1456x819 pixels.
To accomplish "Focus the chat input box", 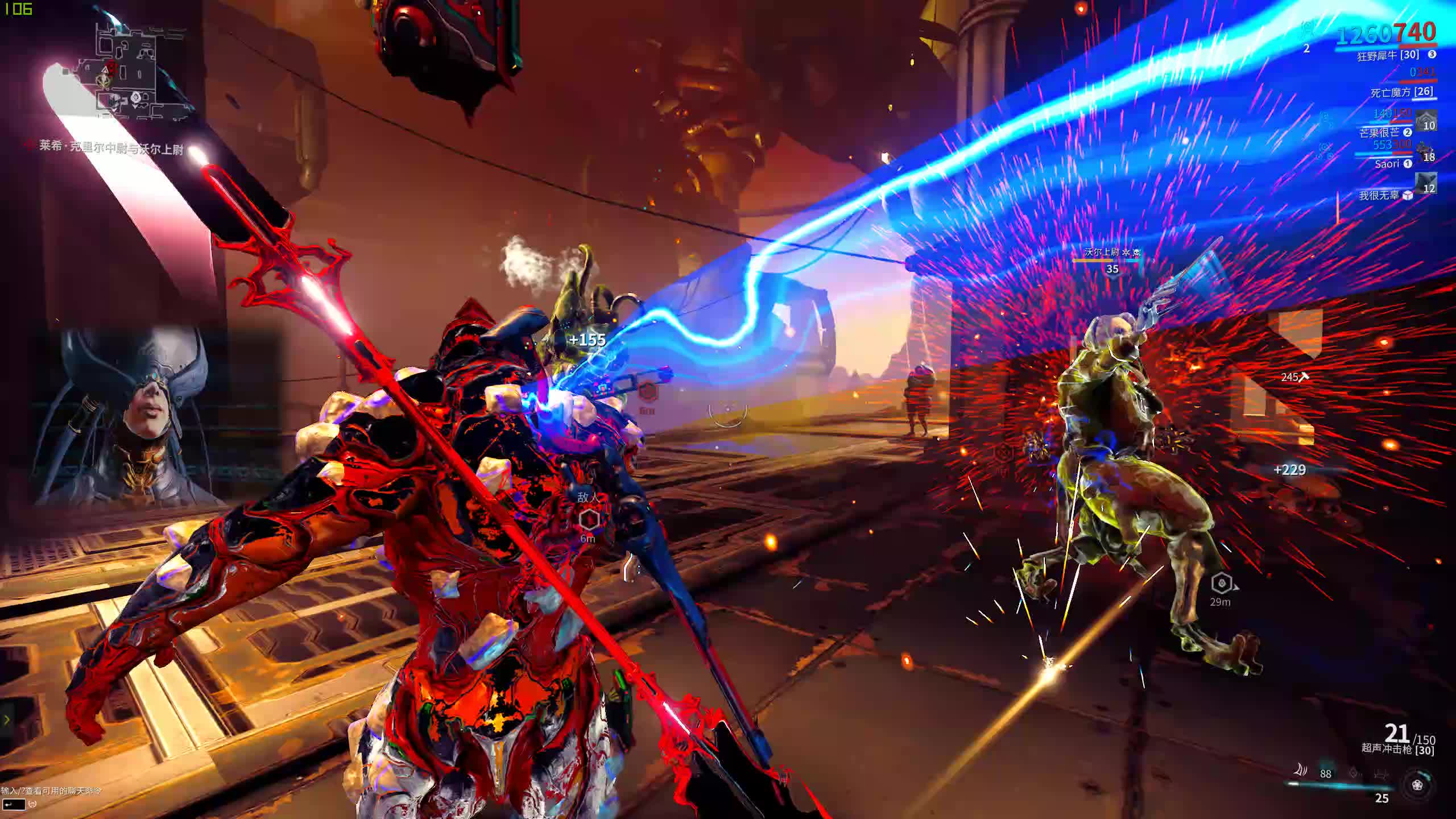I will 14,804.
